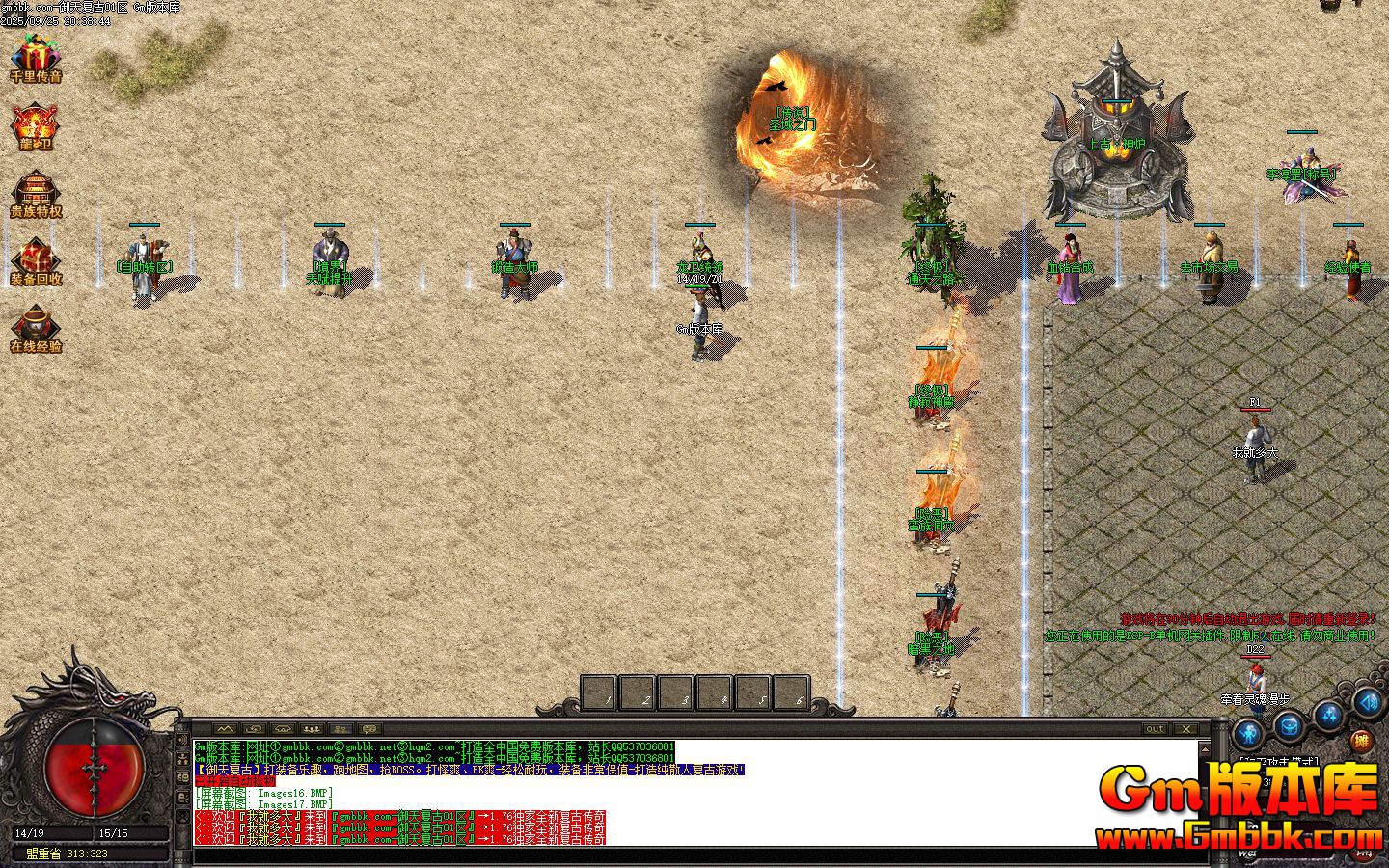Toggle the 摊 stall mode button

click(x=1361, y=741)
